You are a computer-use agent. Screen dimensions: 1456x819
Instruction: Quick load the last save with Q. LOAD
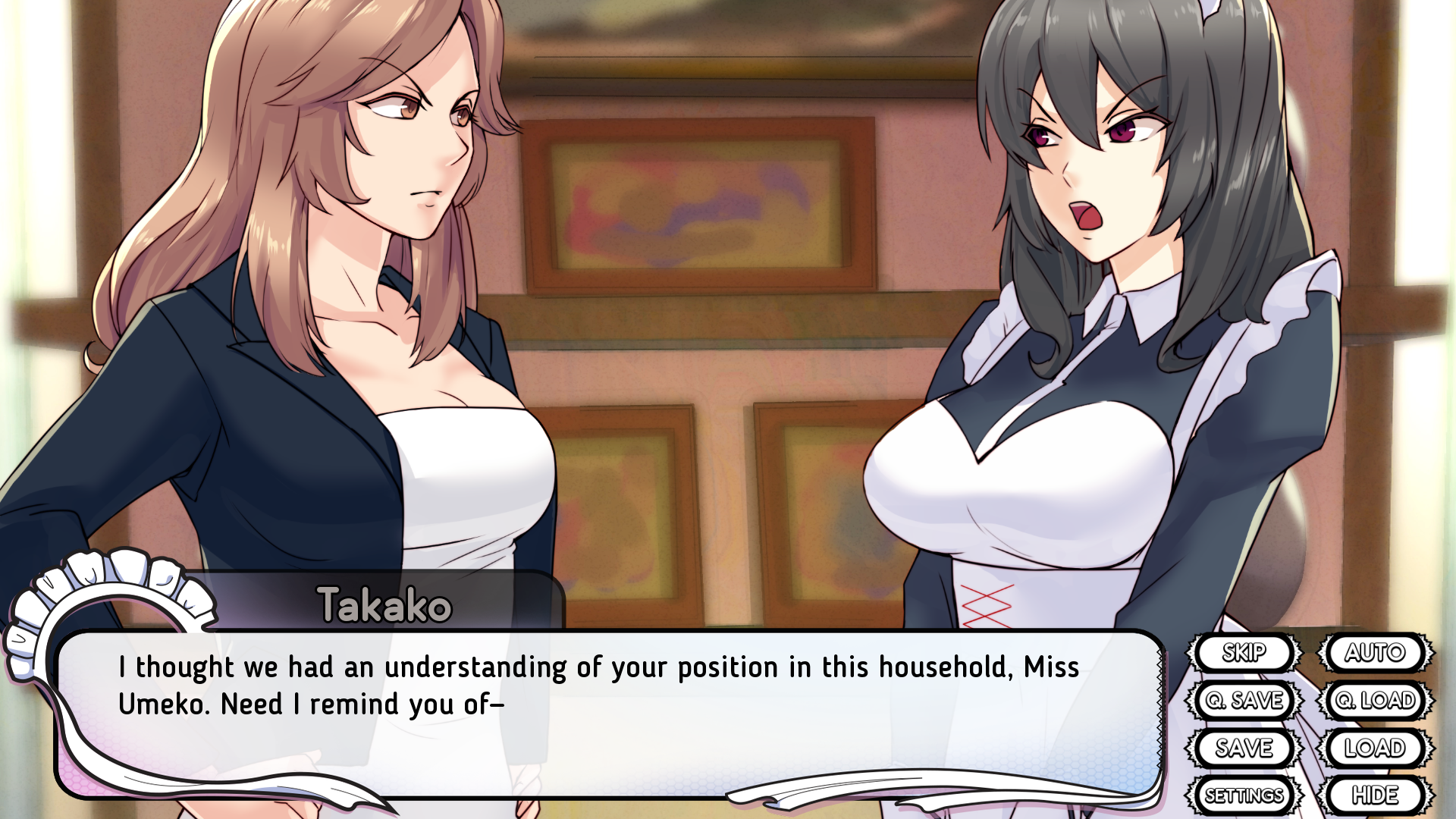click(x=1376, y=701)
